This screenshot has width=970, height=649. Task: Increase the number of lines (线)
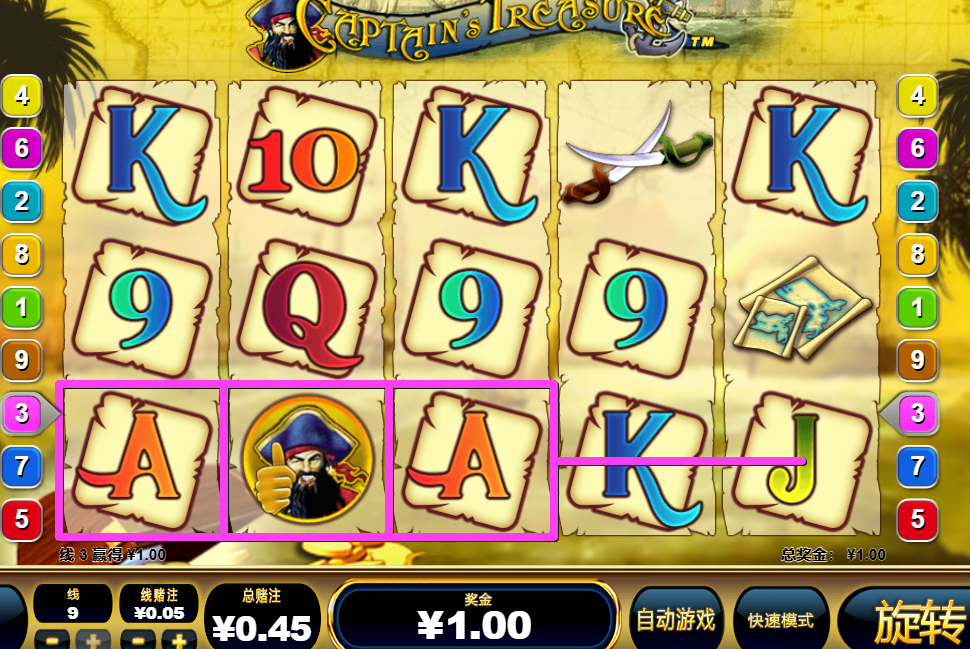pos(94,640)
